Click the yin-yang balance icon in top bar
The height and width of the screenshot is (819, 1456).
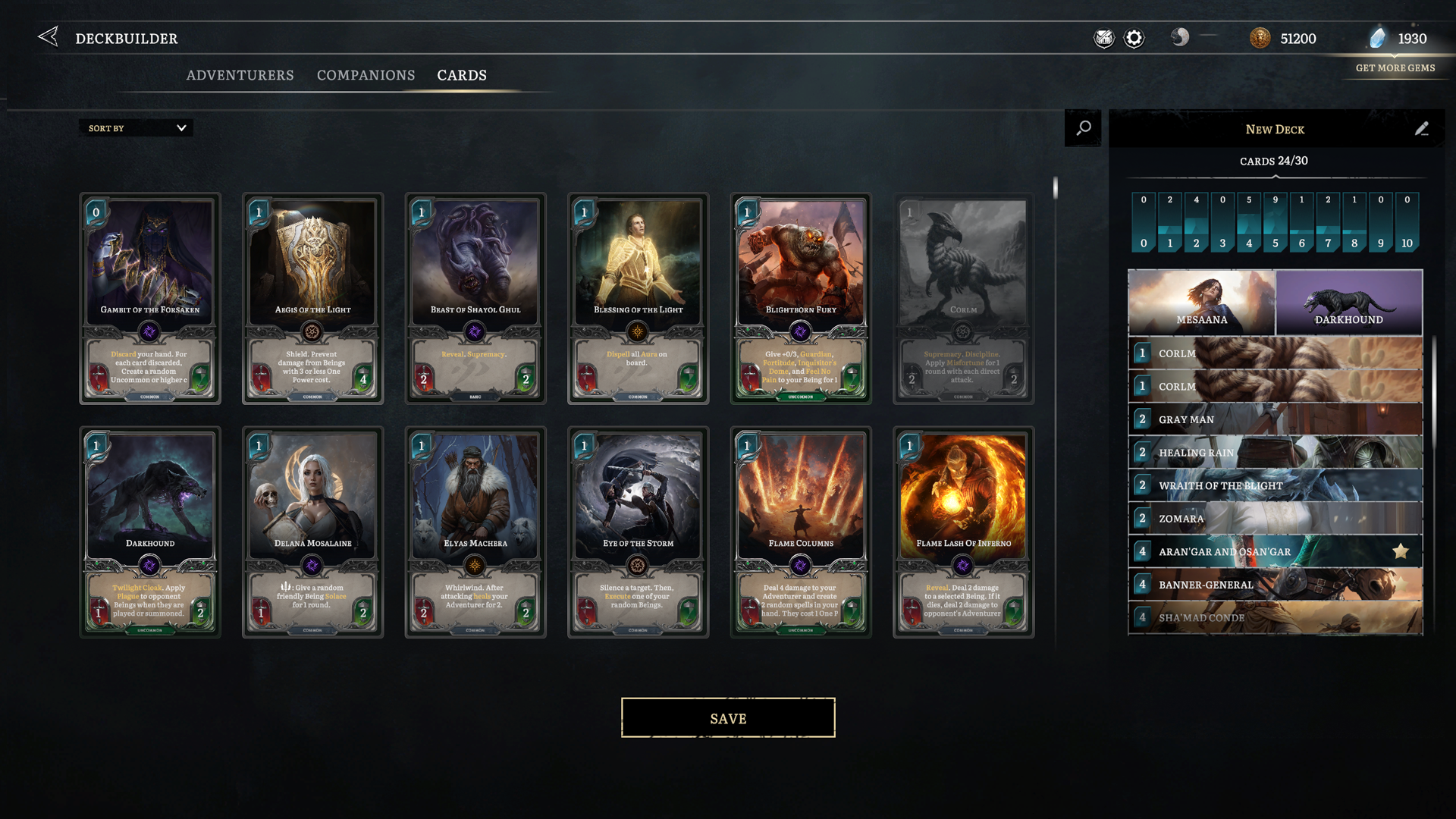pos(1180,38)
